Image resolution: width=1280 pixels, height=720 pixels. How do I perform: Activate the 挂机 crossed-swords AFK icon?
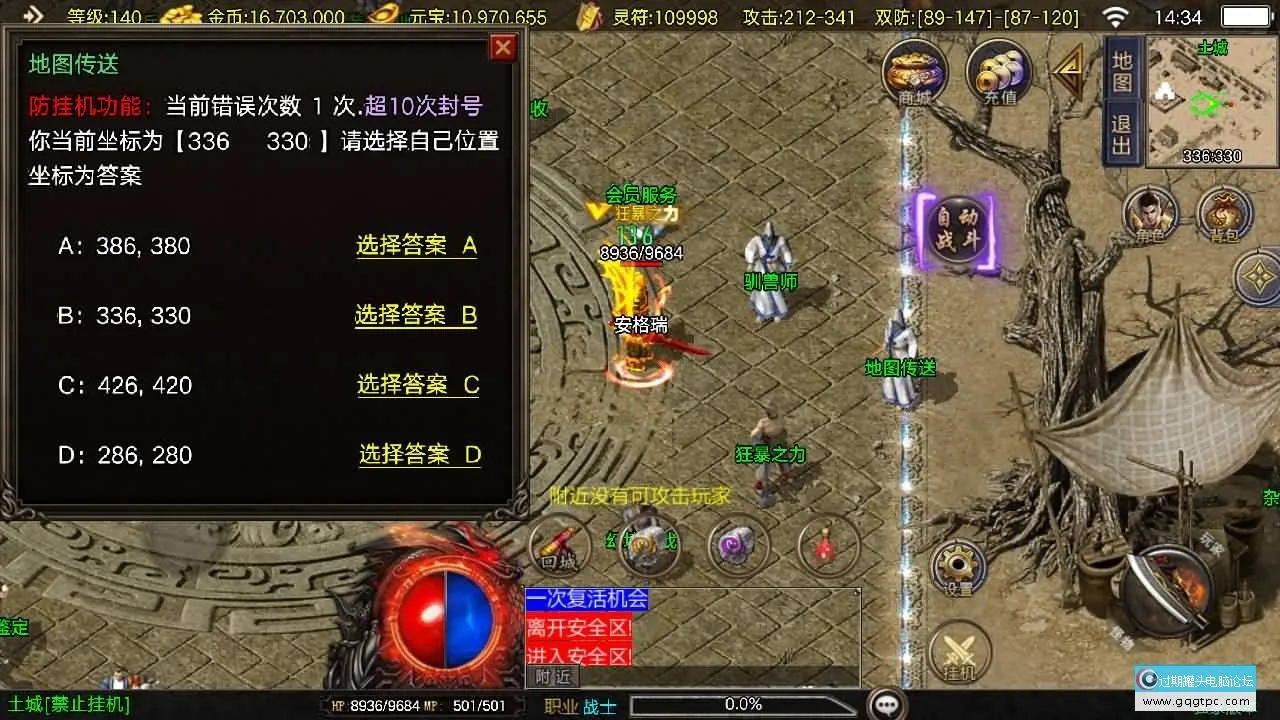click(960, 650)
